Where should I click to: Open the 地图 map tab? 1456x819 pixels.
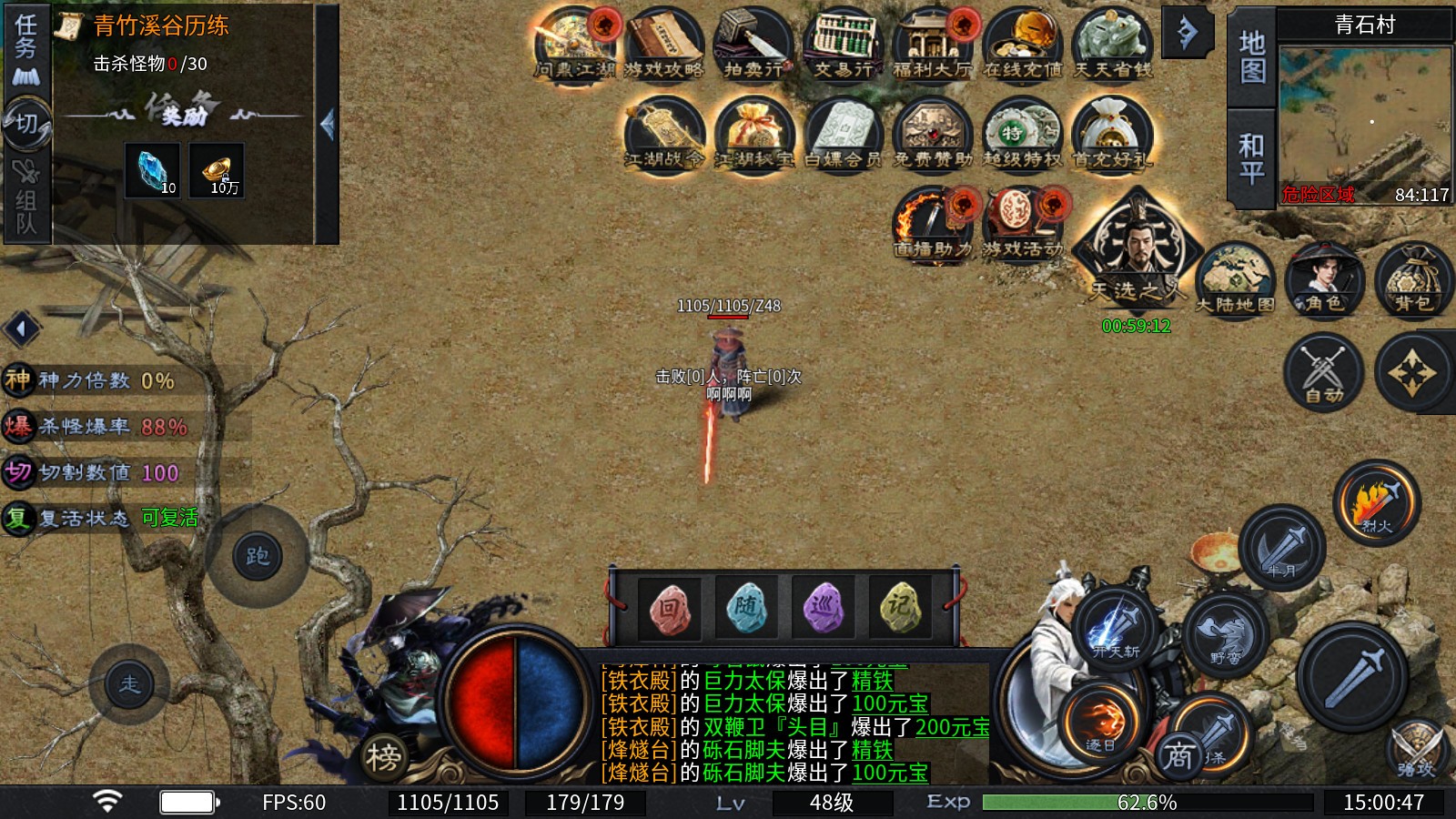pos(1252,56)
